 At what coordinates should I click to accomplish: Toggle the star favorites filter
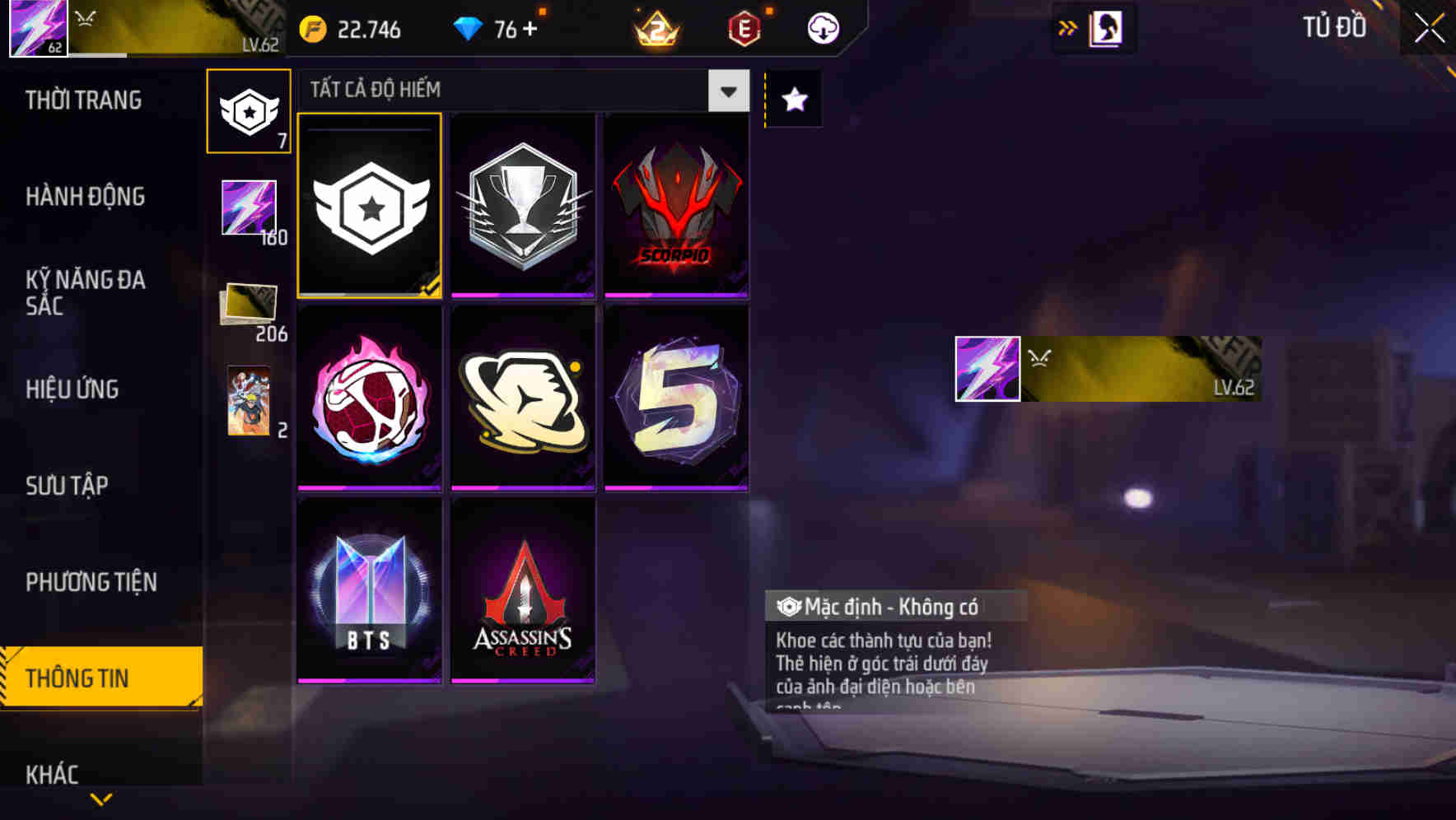pyautogui.click(x=792, y=100)
